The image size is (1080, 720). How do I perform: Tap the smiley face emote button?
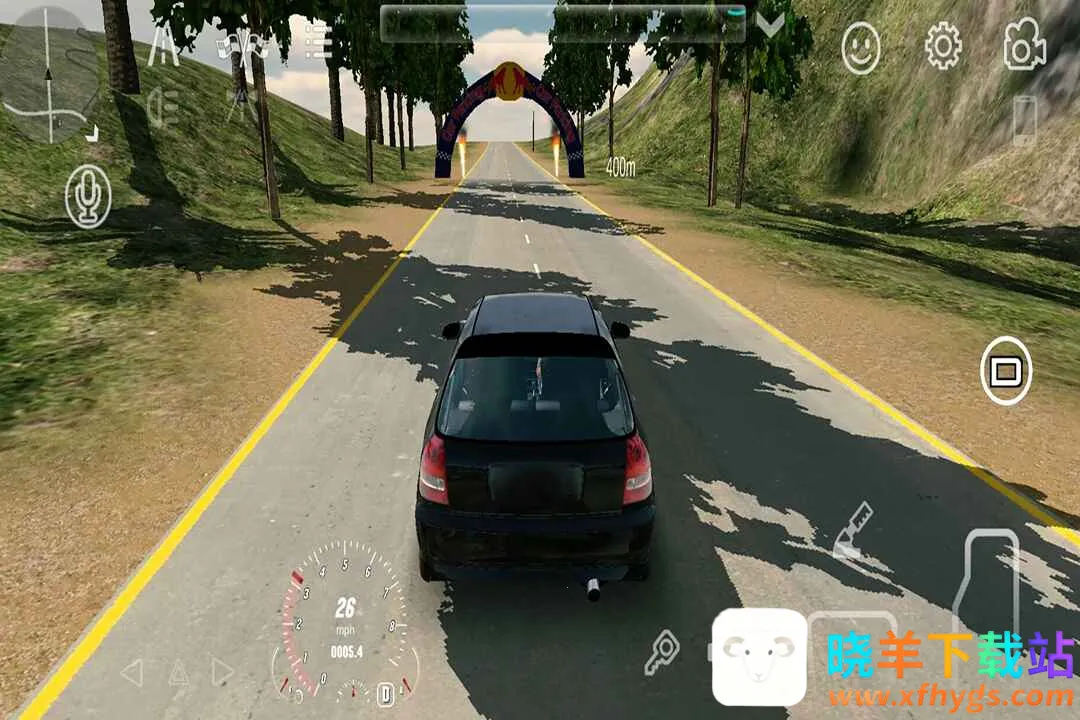click(x=860, y=47)
